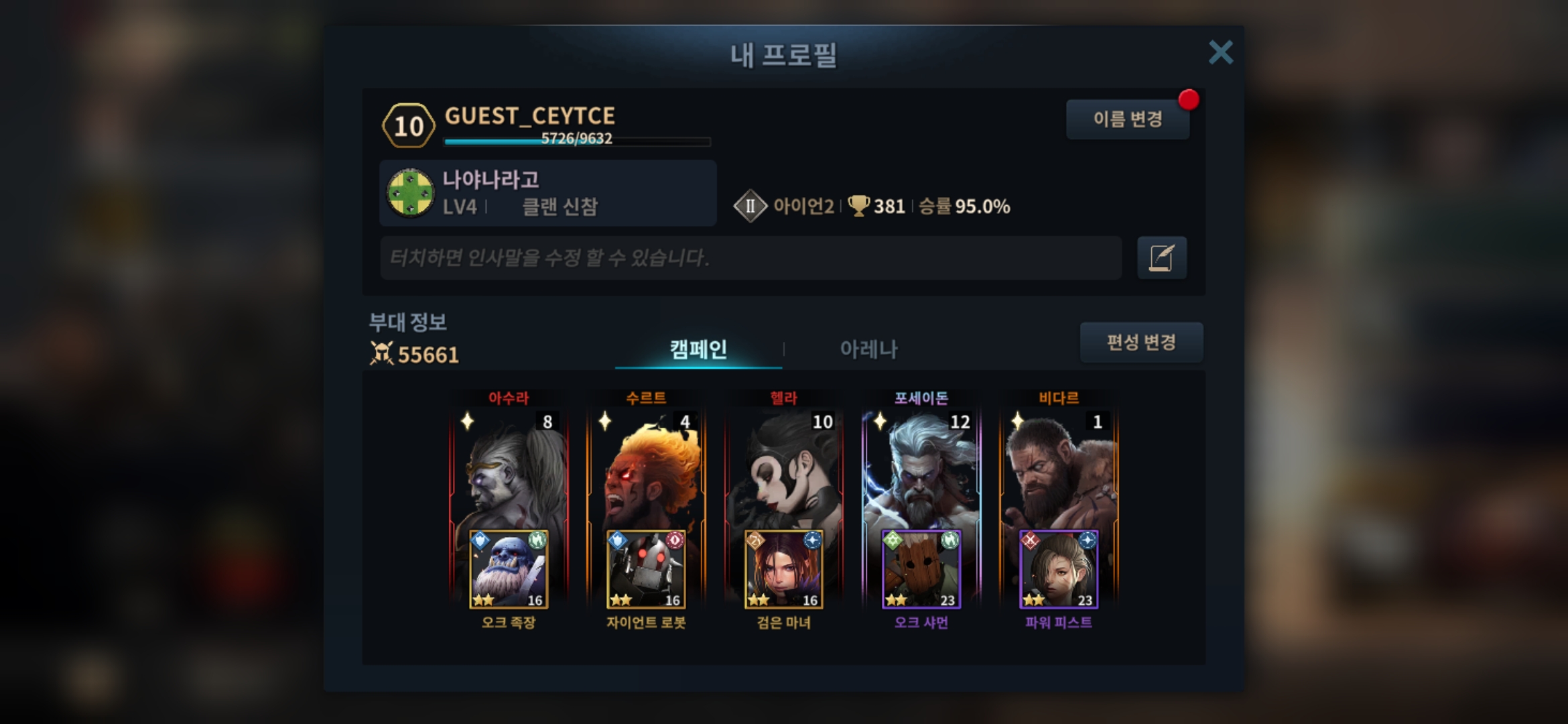This screenshot has width=1568, height=724.
Task: Close the 내 프로필 profile window
Action: tap(1220, 52)
